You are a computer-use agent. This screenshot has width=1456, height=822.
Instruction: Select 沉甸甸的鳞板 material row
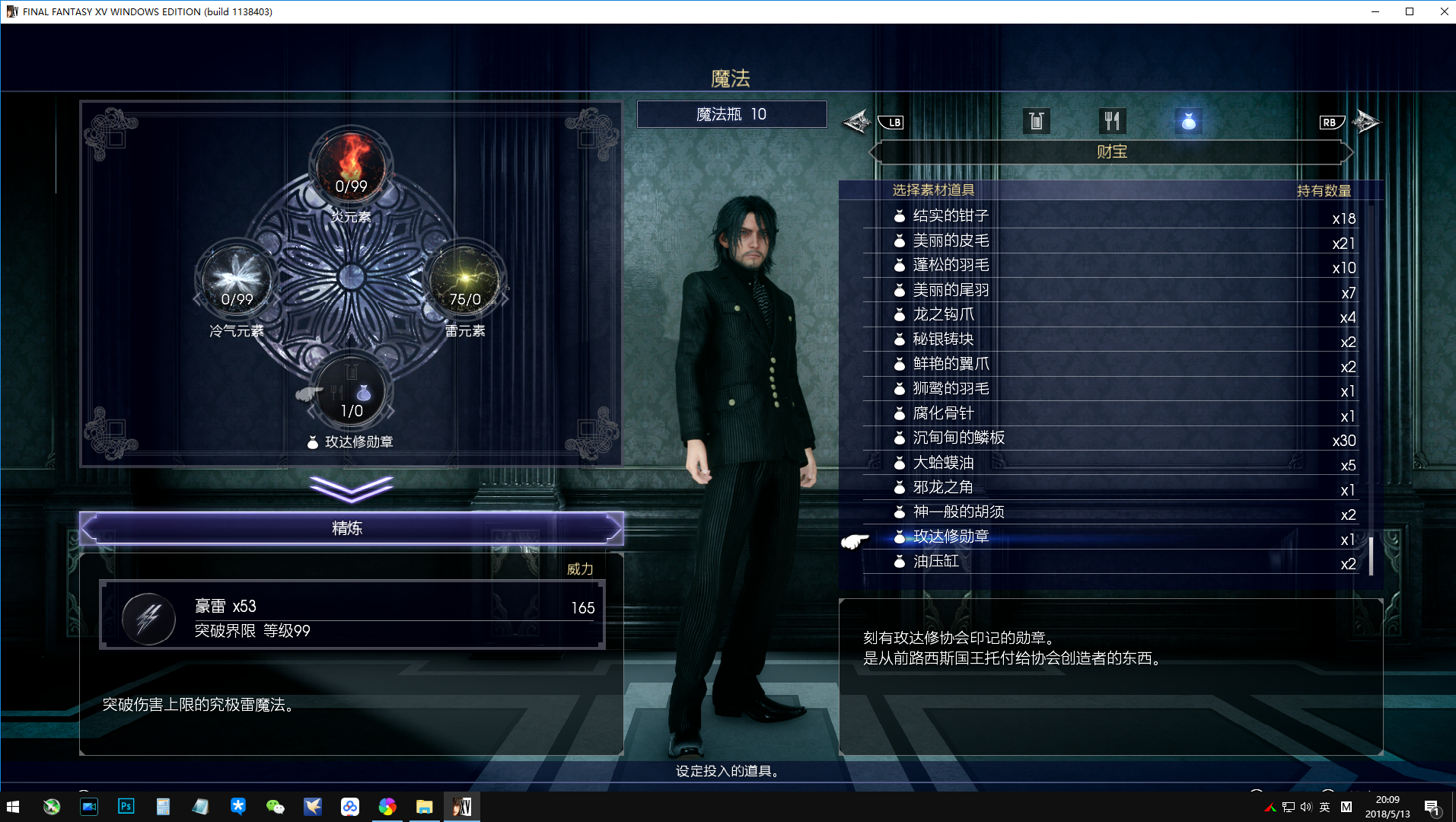point(958,438)
